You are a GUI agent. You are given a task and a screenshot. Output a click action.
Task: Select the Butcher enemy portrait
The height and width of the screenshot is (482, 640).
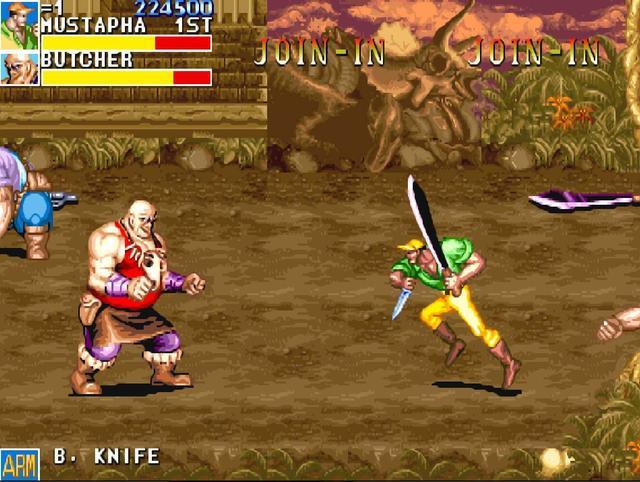(x=19, y=68)
